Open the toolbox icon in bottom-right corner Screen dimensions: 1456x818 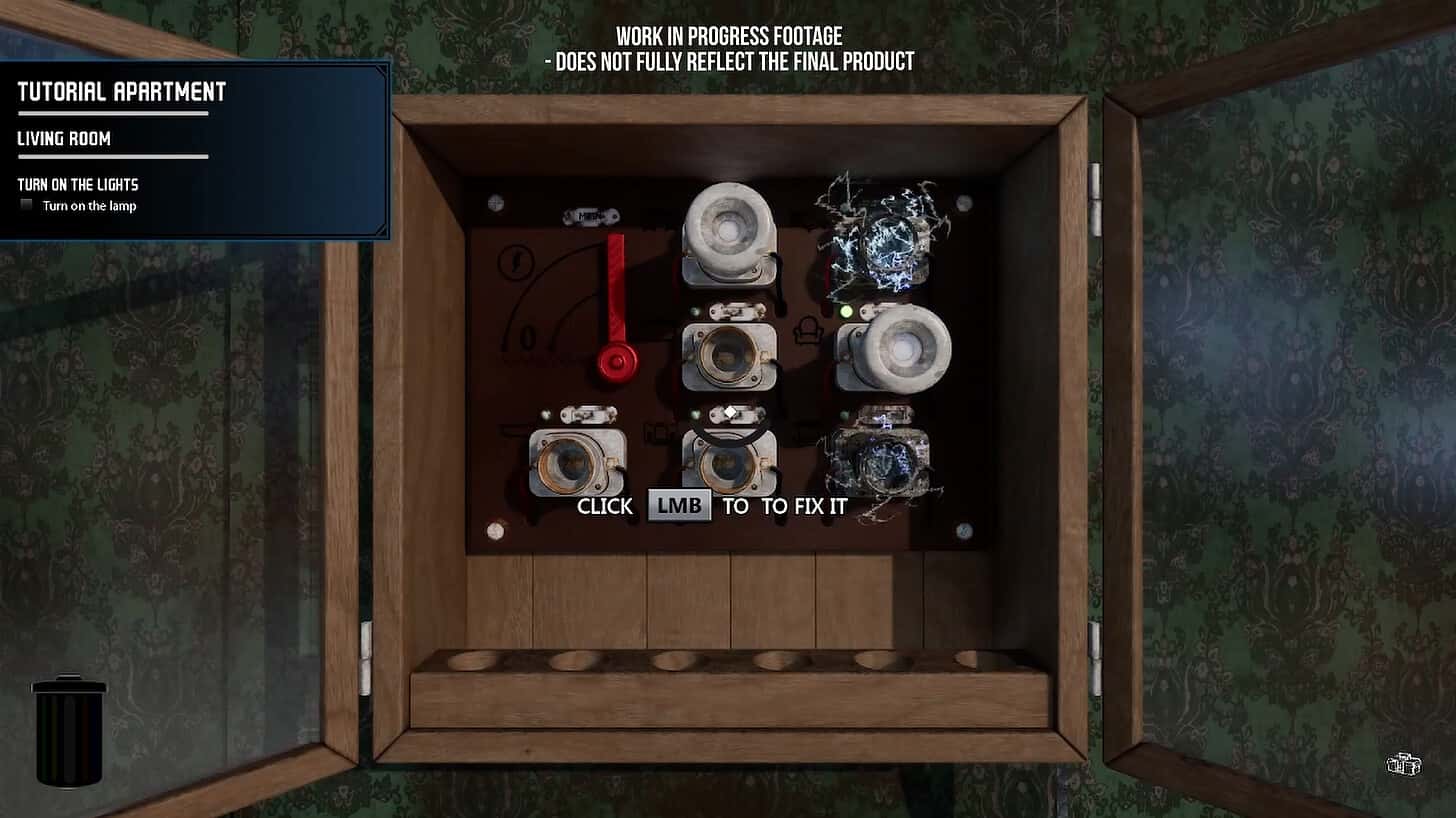pos(1404,764)
